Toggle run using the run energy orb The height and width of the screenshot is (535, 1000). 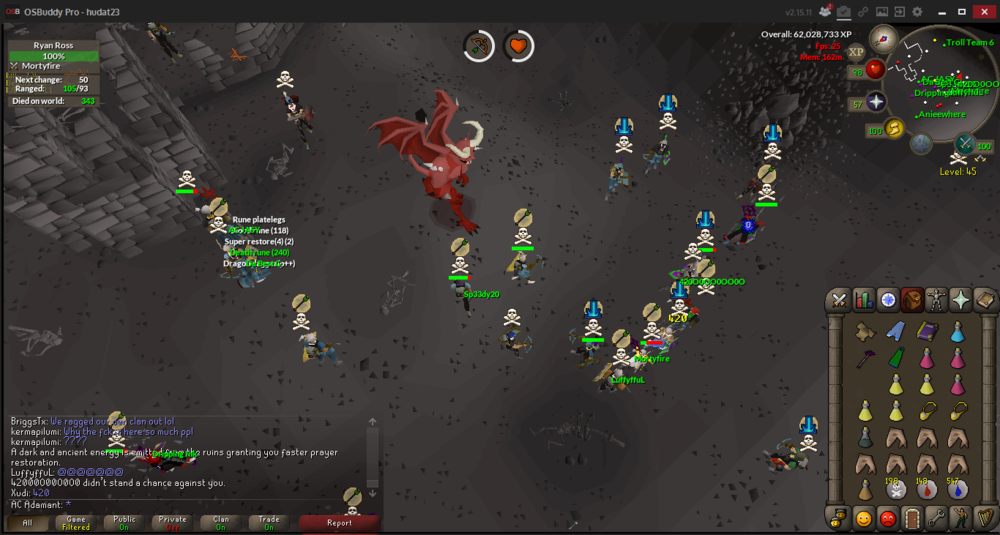893,127
